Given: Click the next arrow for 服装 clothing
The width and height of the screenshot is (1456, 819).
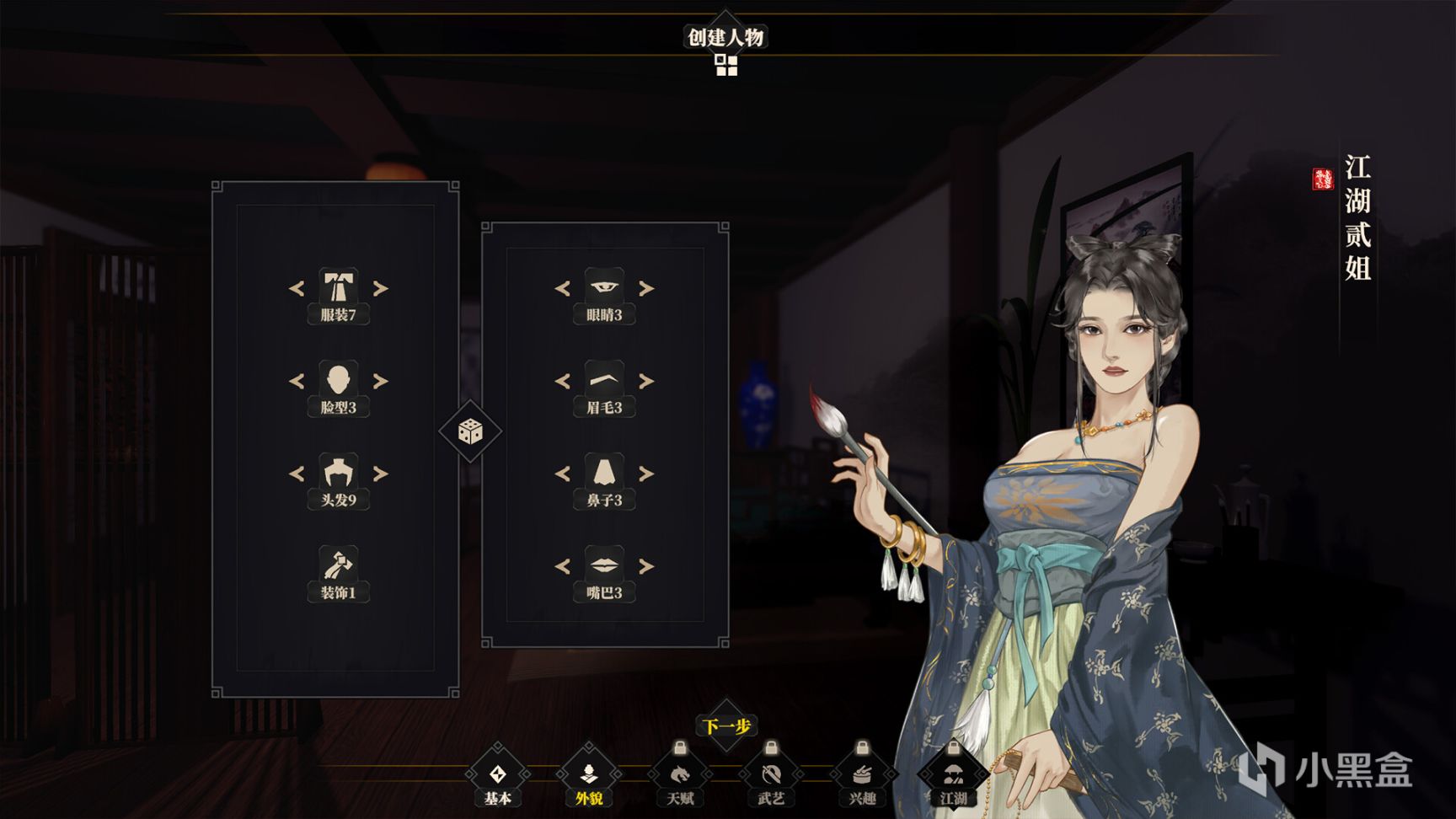Looking at the screenshot, I should coord(381,289).
